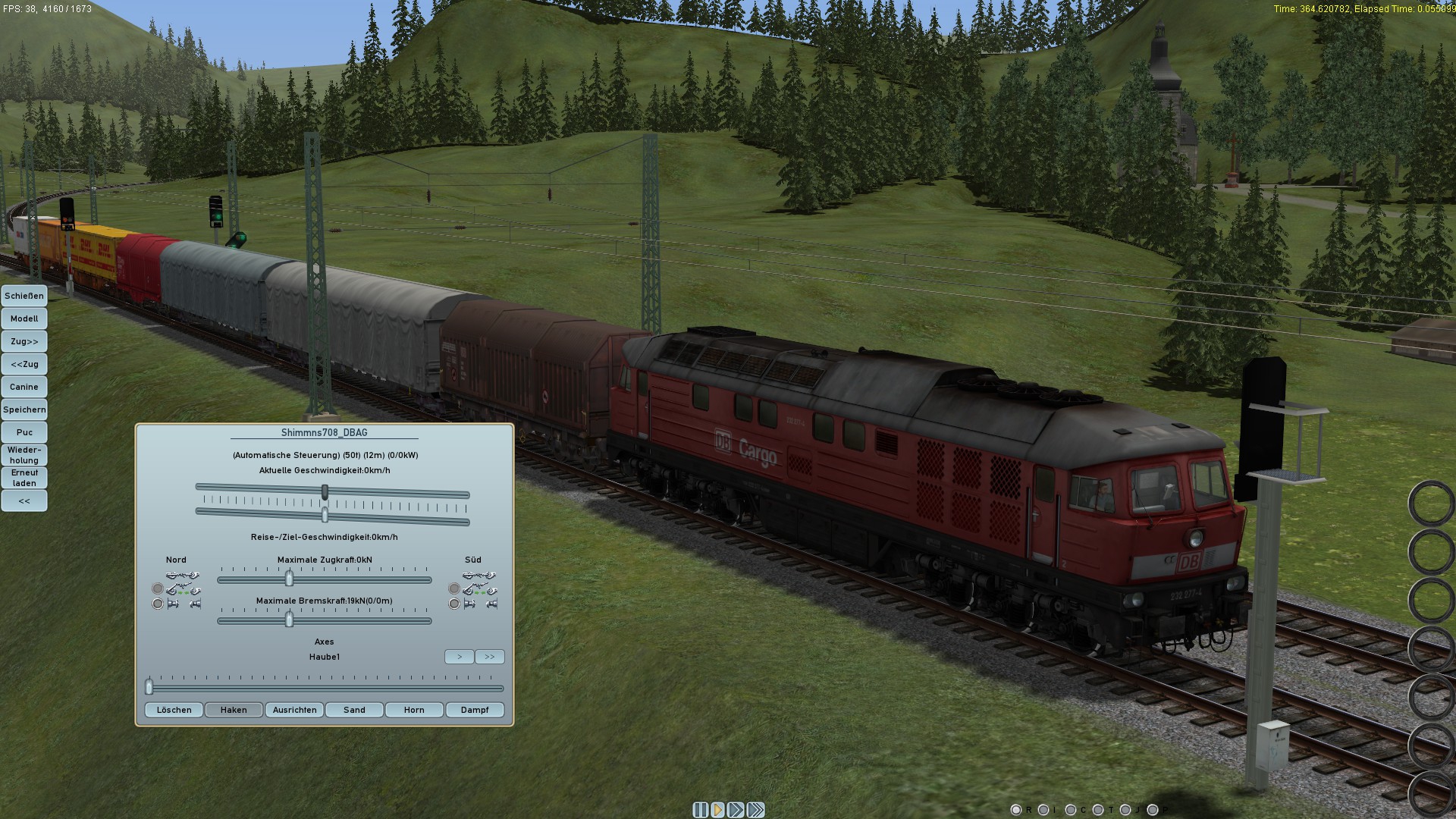Enable the upper Nord coupling radio button
This screenshot has height=819, width=1456.
point(158,588)
